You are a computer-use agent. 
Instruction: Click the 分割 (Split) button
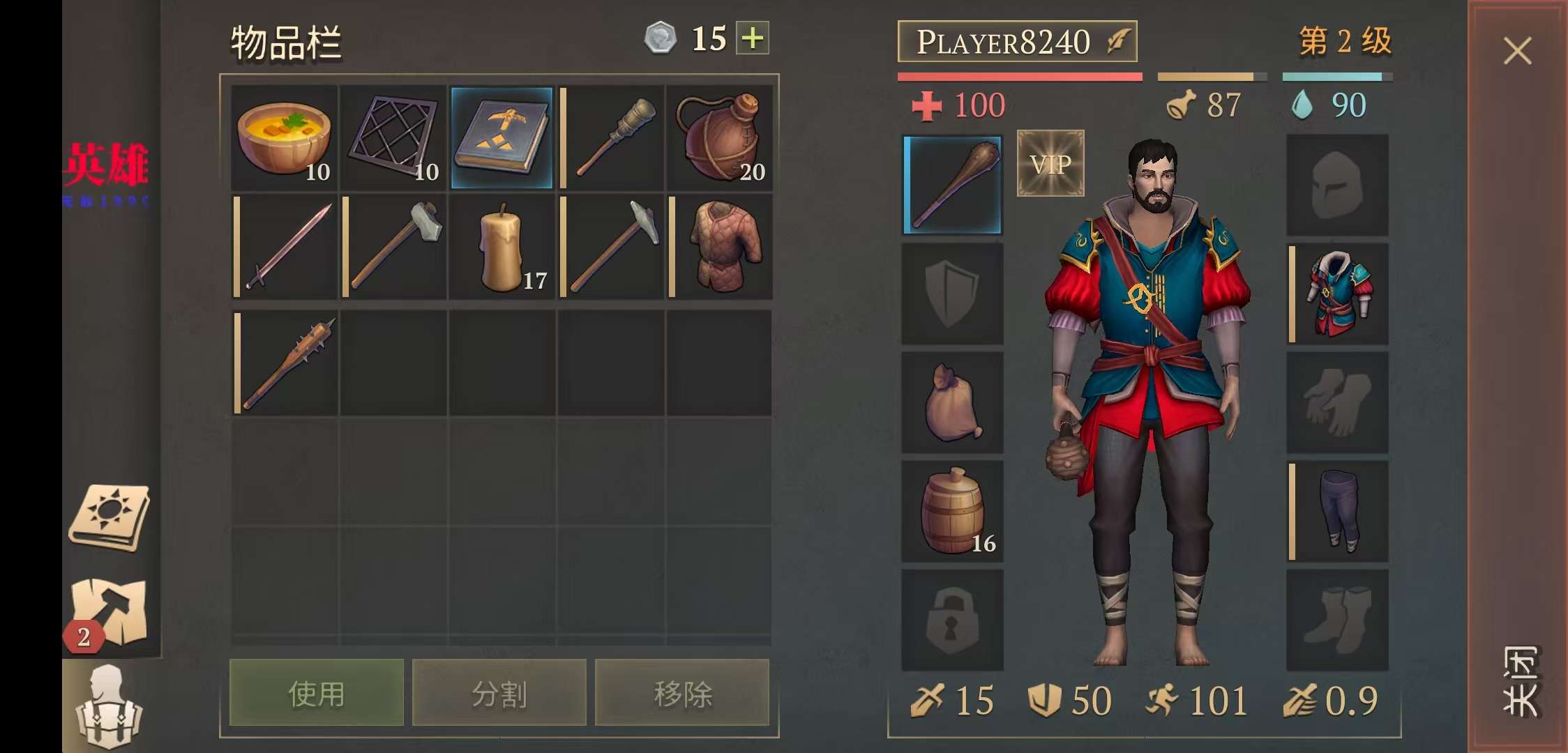[499, 693]
